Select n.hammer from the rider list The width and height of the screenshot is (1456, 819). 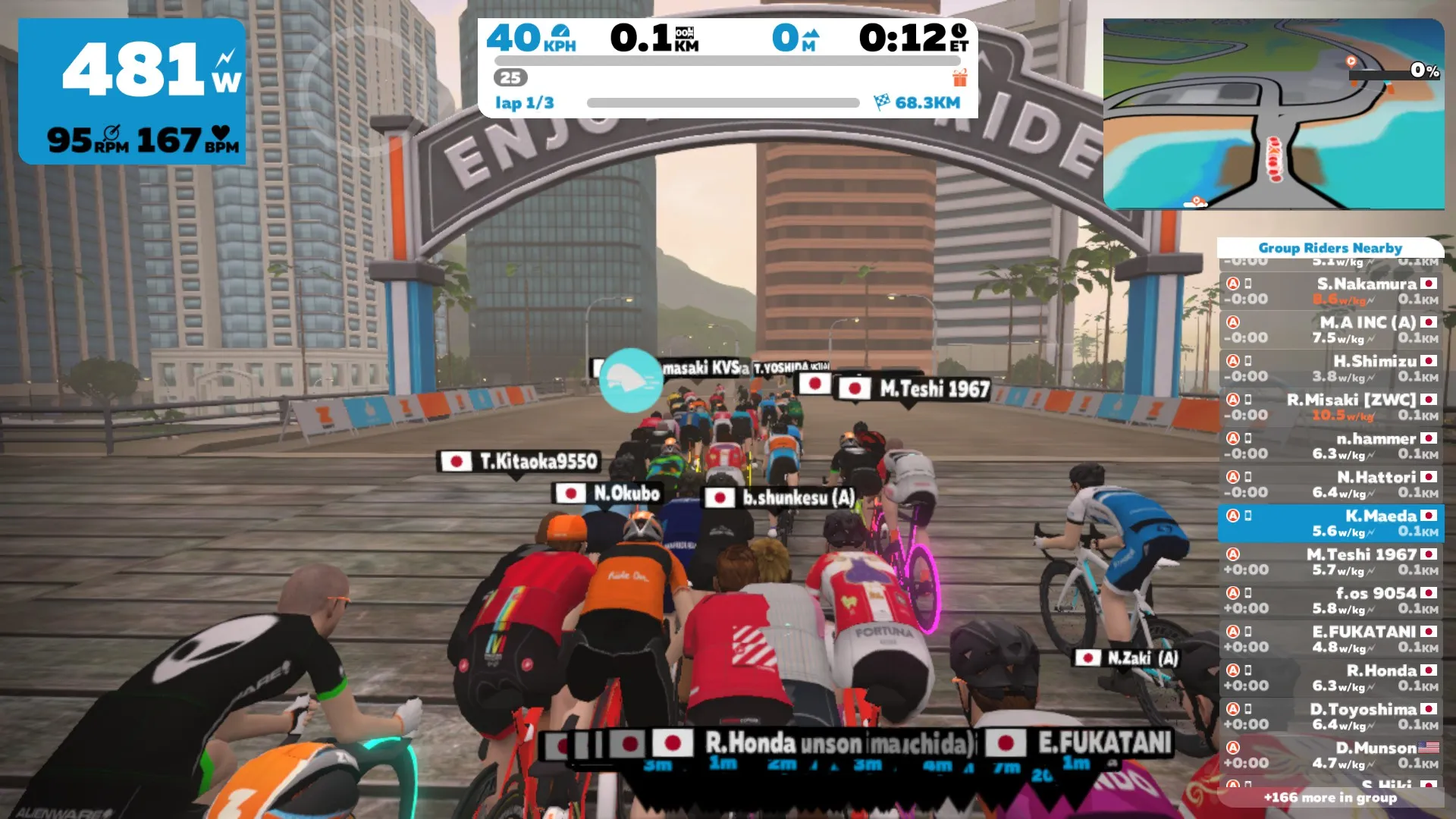(1331, 446)
